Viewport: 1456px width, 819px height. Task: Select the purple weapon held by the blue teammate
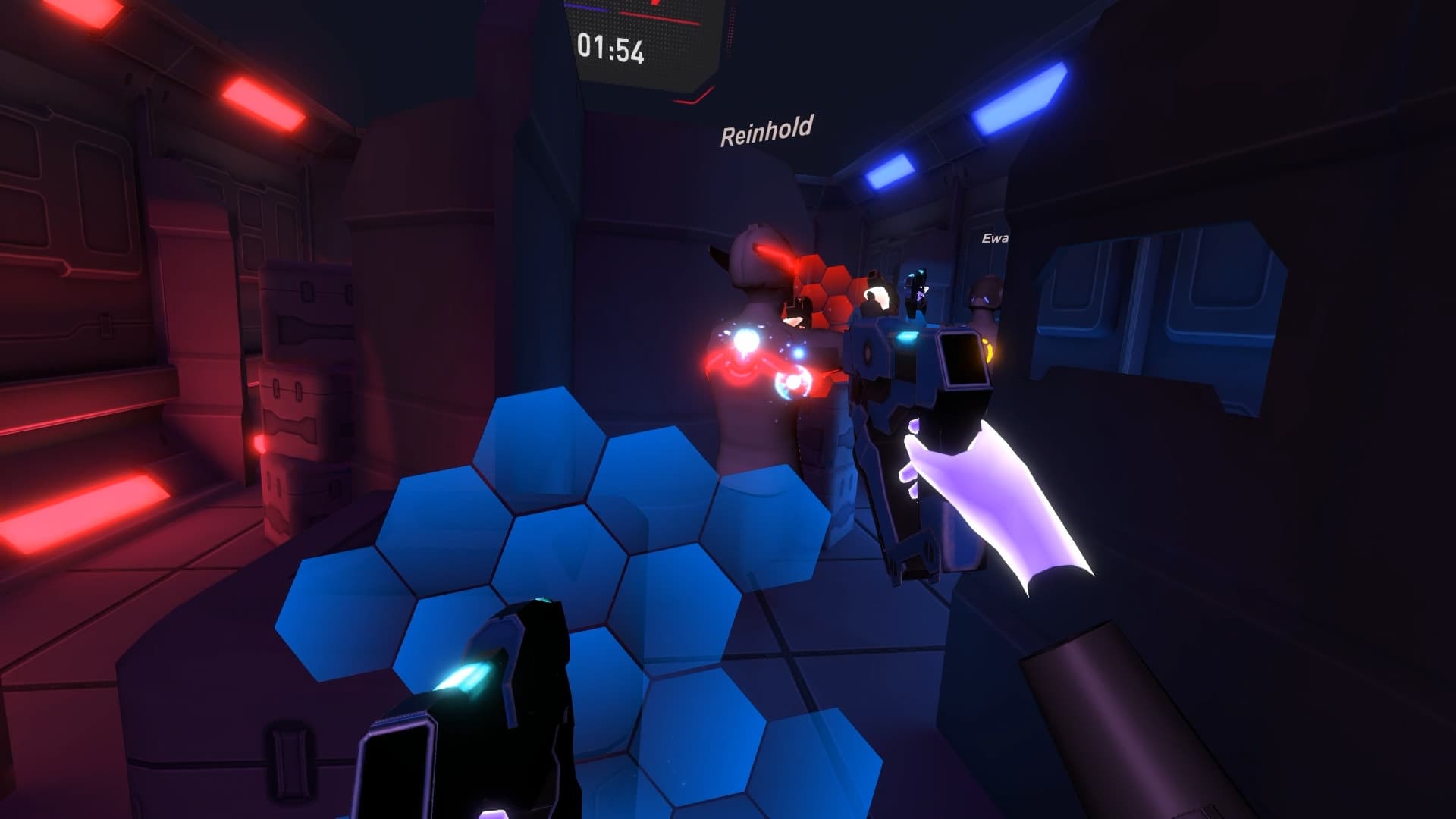tap(918, 296)
